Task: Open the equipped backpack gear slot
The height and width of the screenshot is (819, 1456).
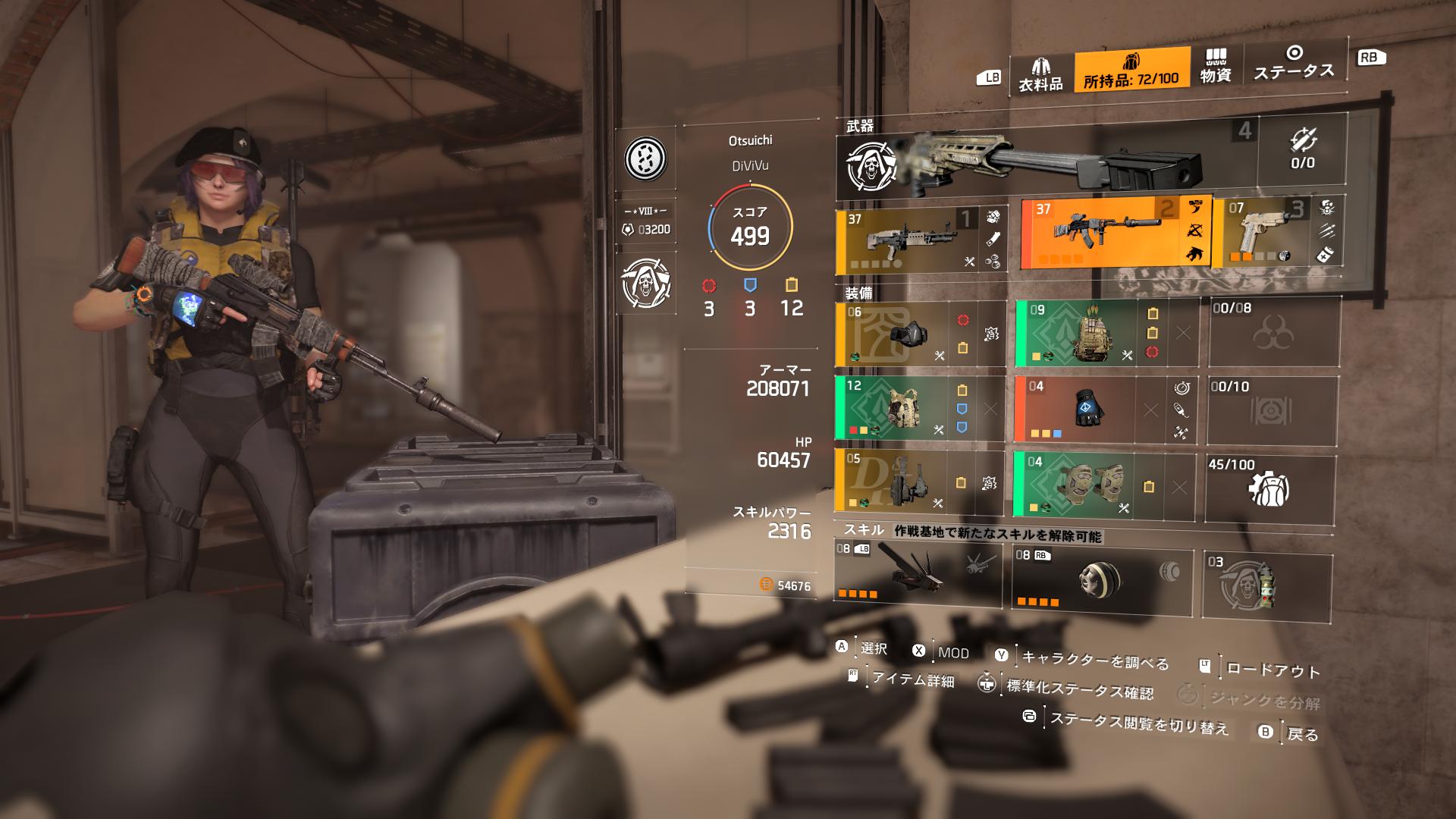Action: [1092, 334]
